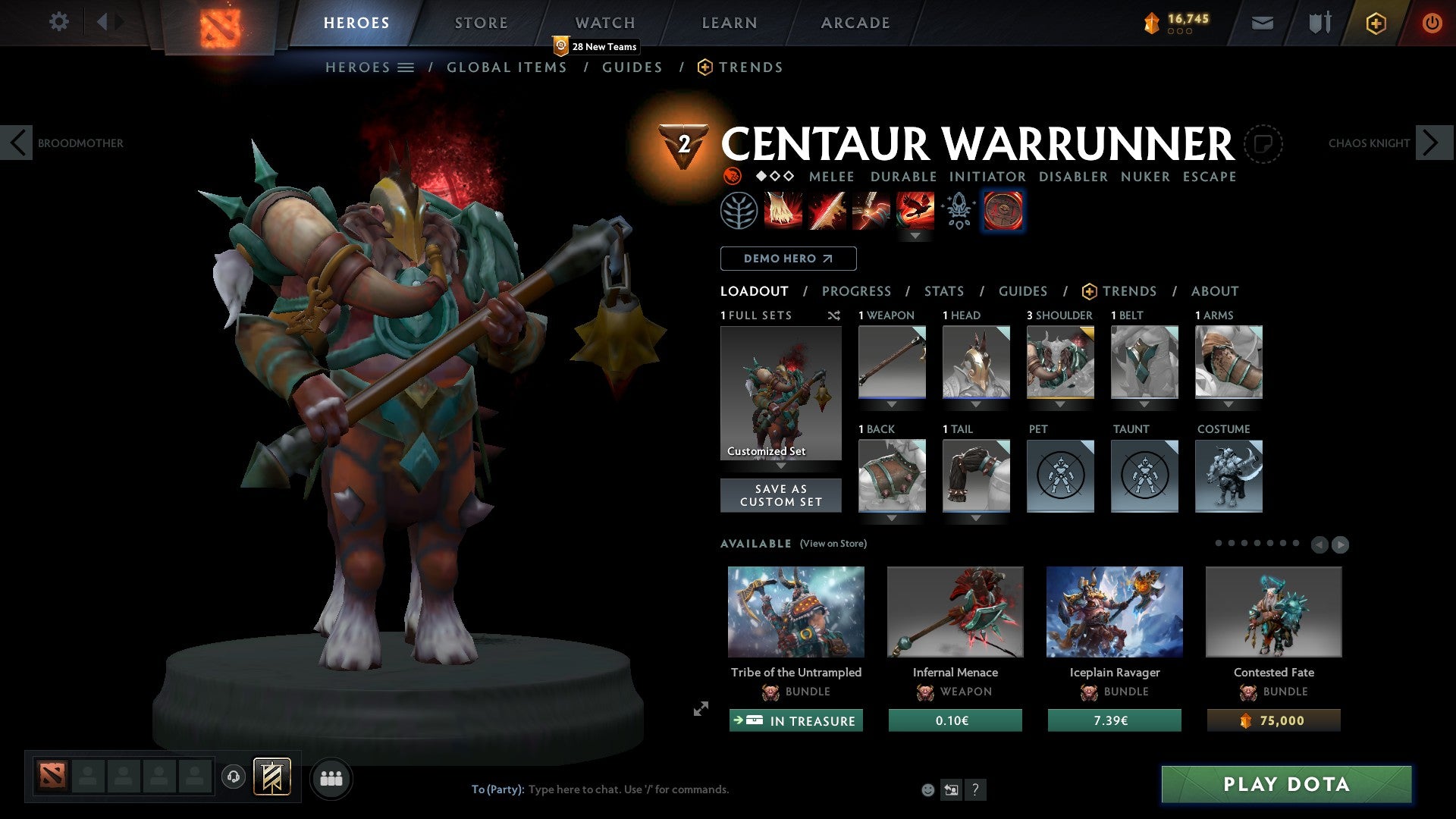Open the friends list icon

click(x=331, y=778)
